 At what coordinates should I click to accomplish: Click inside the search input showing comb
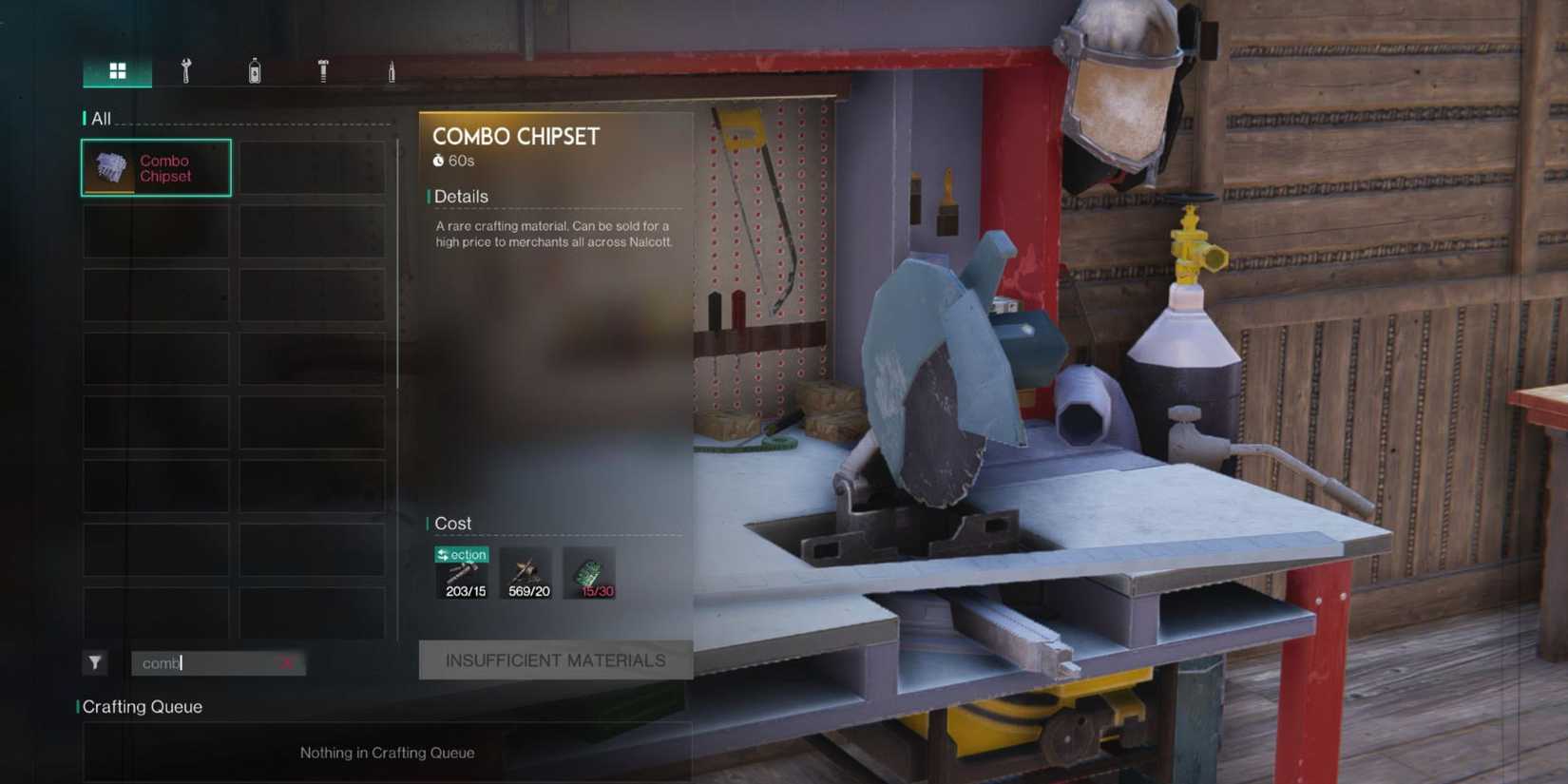[209, 663]
